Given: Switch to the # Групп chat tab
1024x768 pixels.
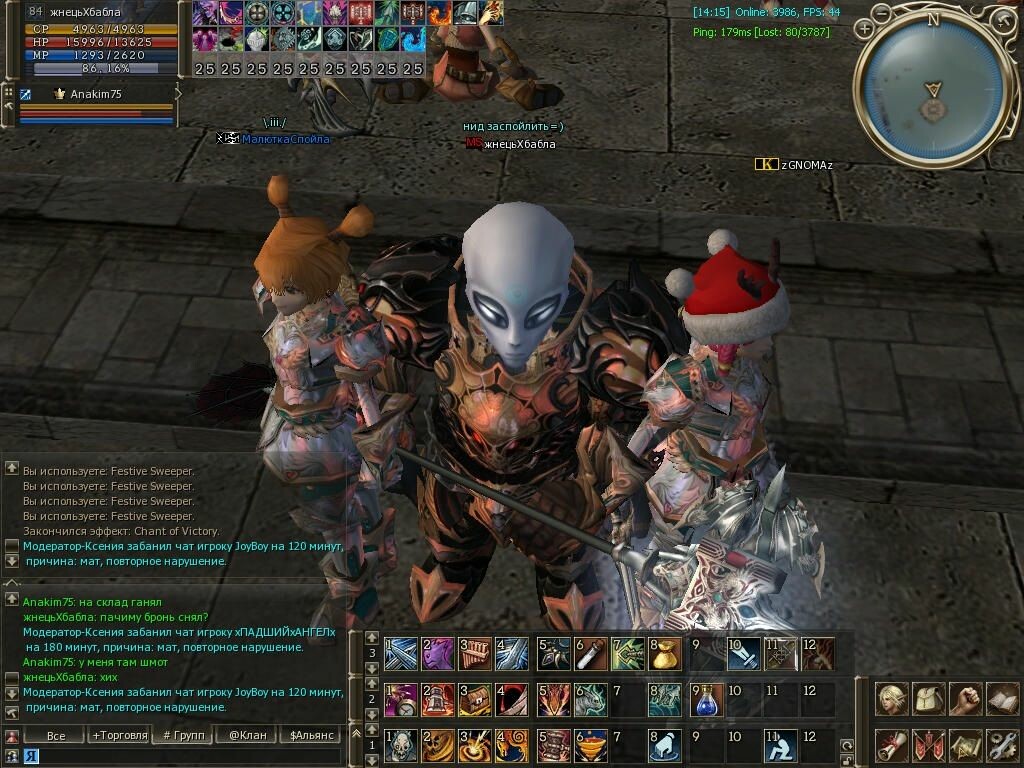Looking at the screenshot, I should click(183, 736).
